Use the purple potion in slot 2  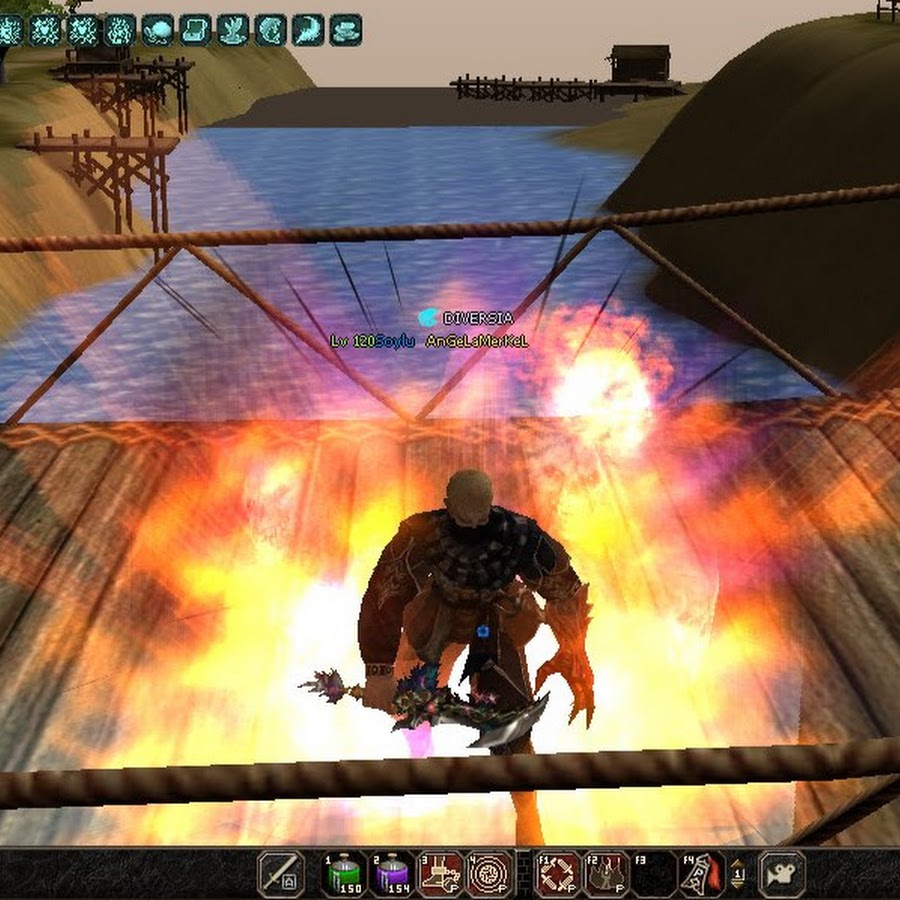click(392, 873)
